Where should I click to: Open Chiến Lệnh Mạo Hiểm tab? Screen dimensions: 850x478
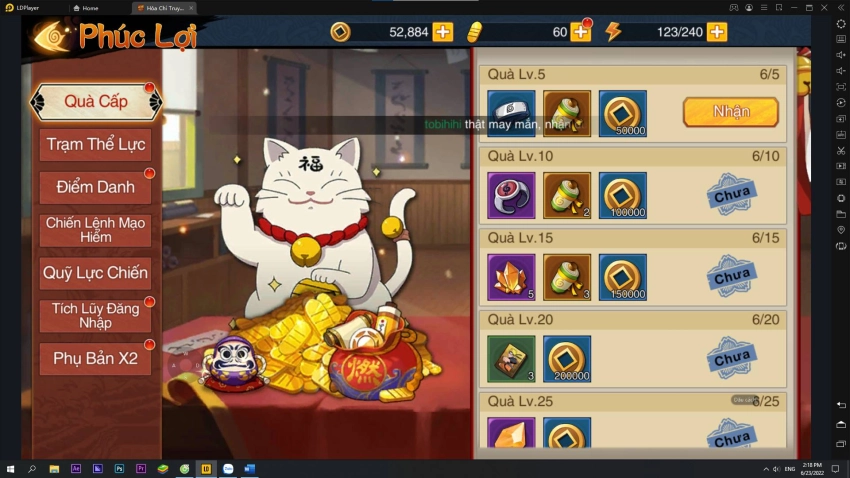[95, 230]
